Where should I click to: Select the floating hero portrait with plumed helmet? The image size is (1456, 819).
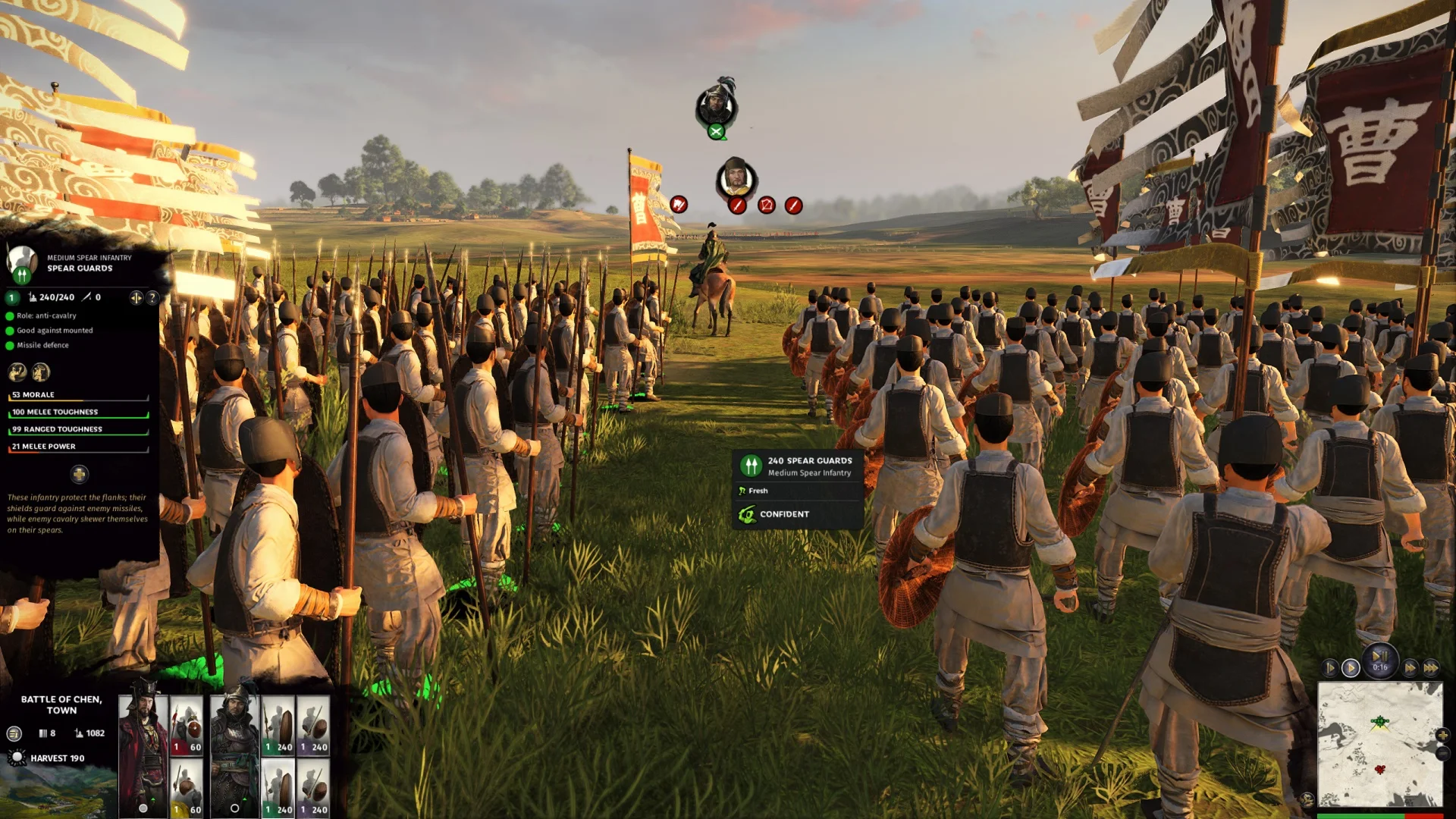coord(715,105)
